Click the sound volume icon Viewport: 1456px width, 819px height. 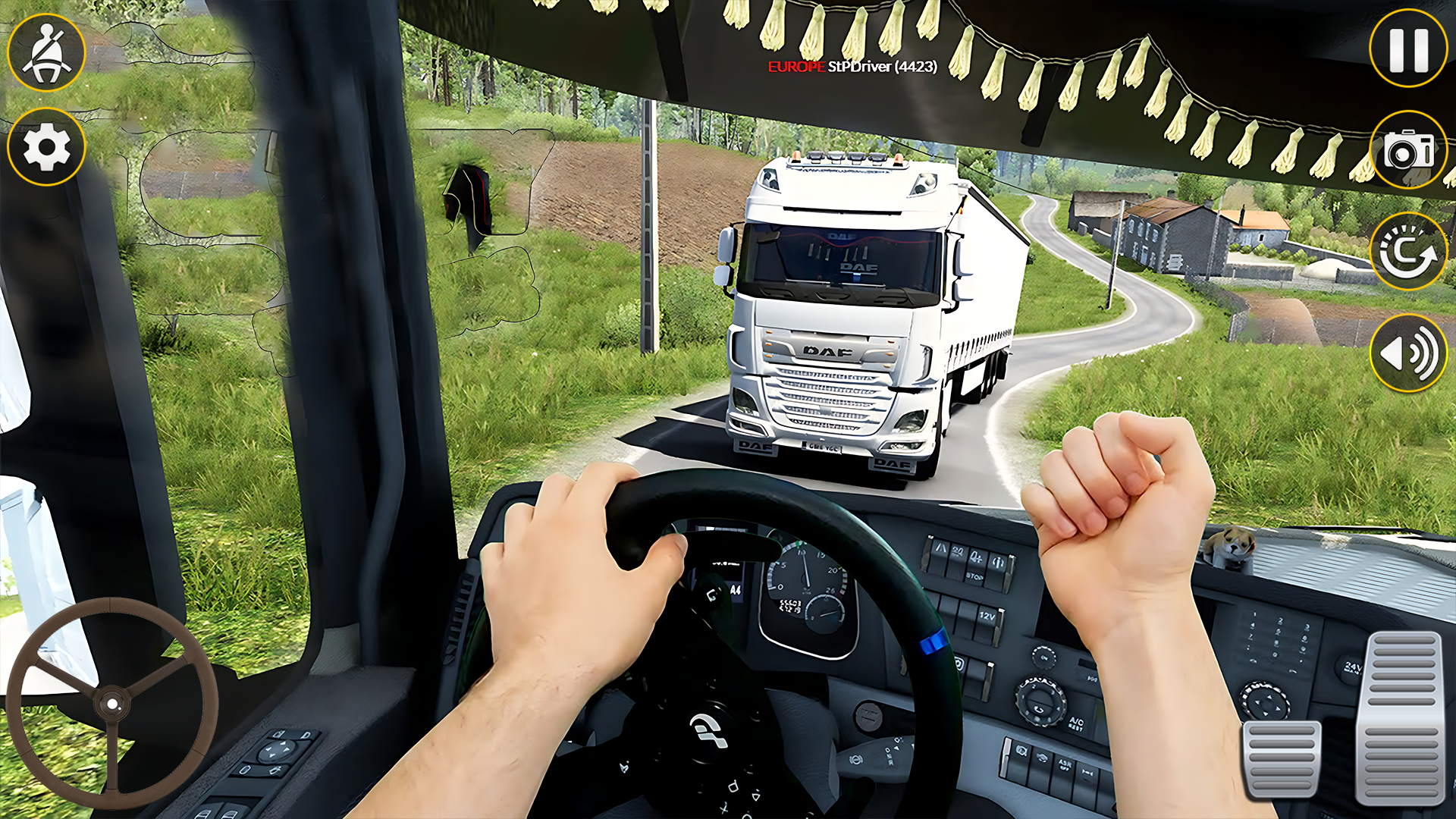tap(1409, 353)
